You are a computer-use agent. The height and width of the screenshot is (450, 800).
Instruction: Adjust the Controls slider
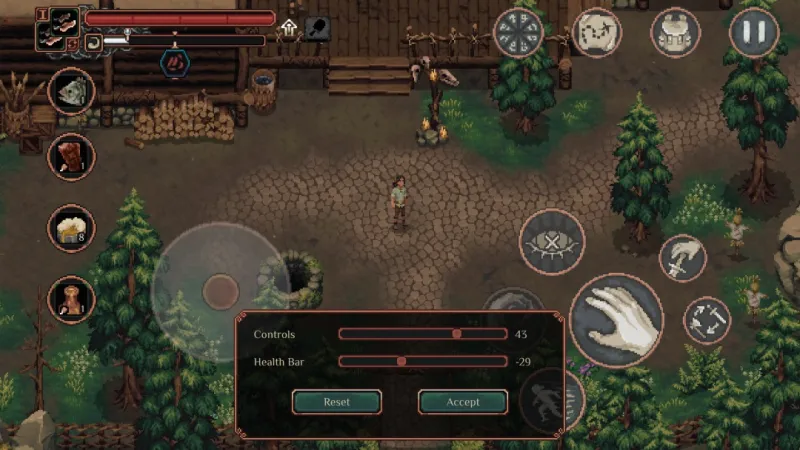click(x=457, y=334)
